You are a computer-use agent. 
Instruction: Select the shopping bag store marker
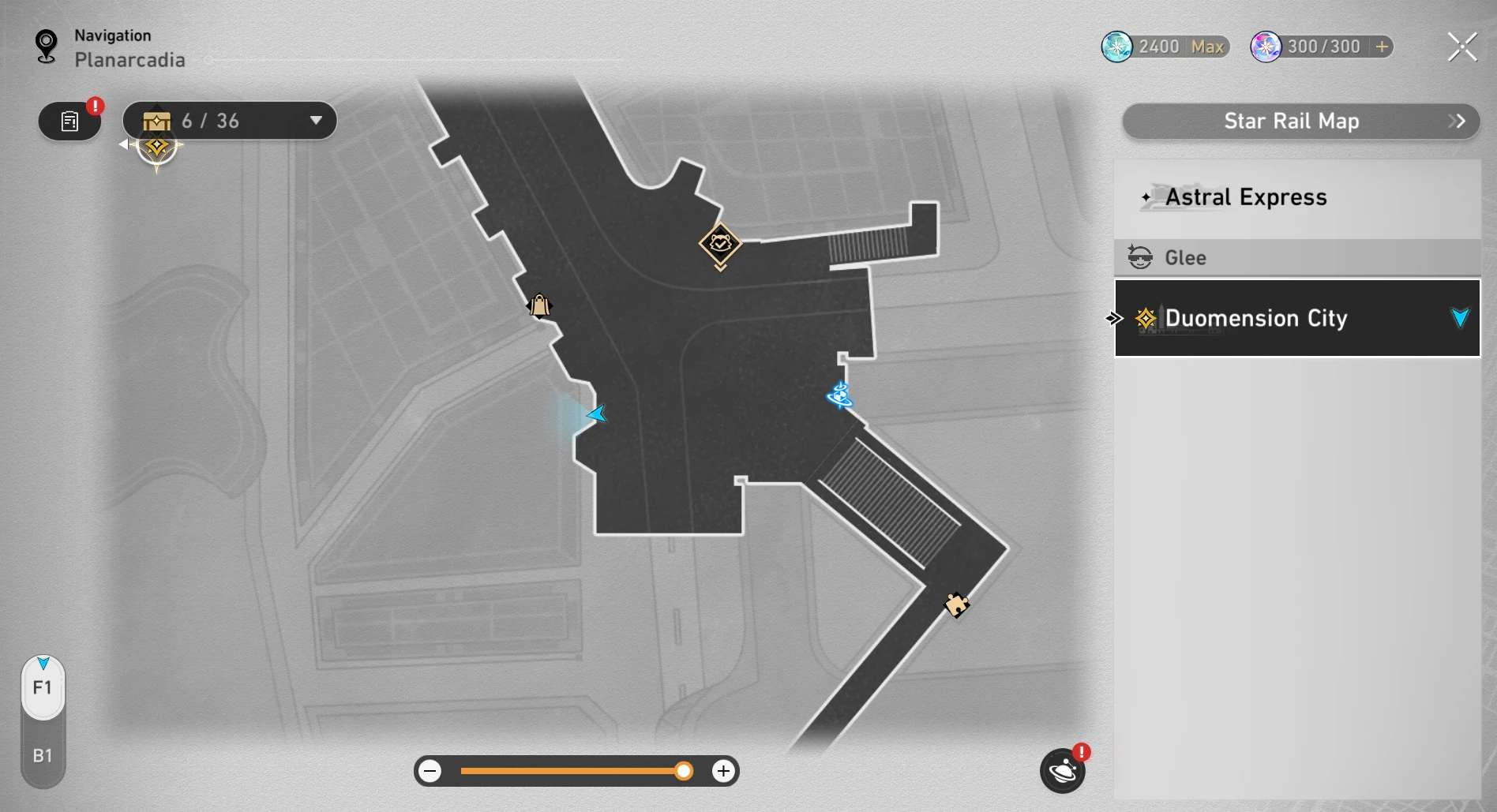click(539, 305)
